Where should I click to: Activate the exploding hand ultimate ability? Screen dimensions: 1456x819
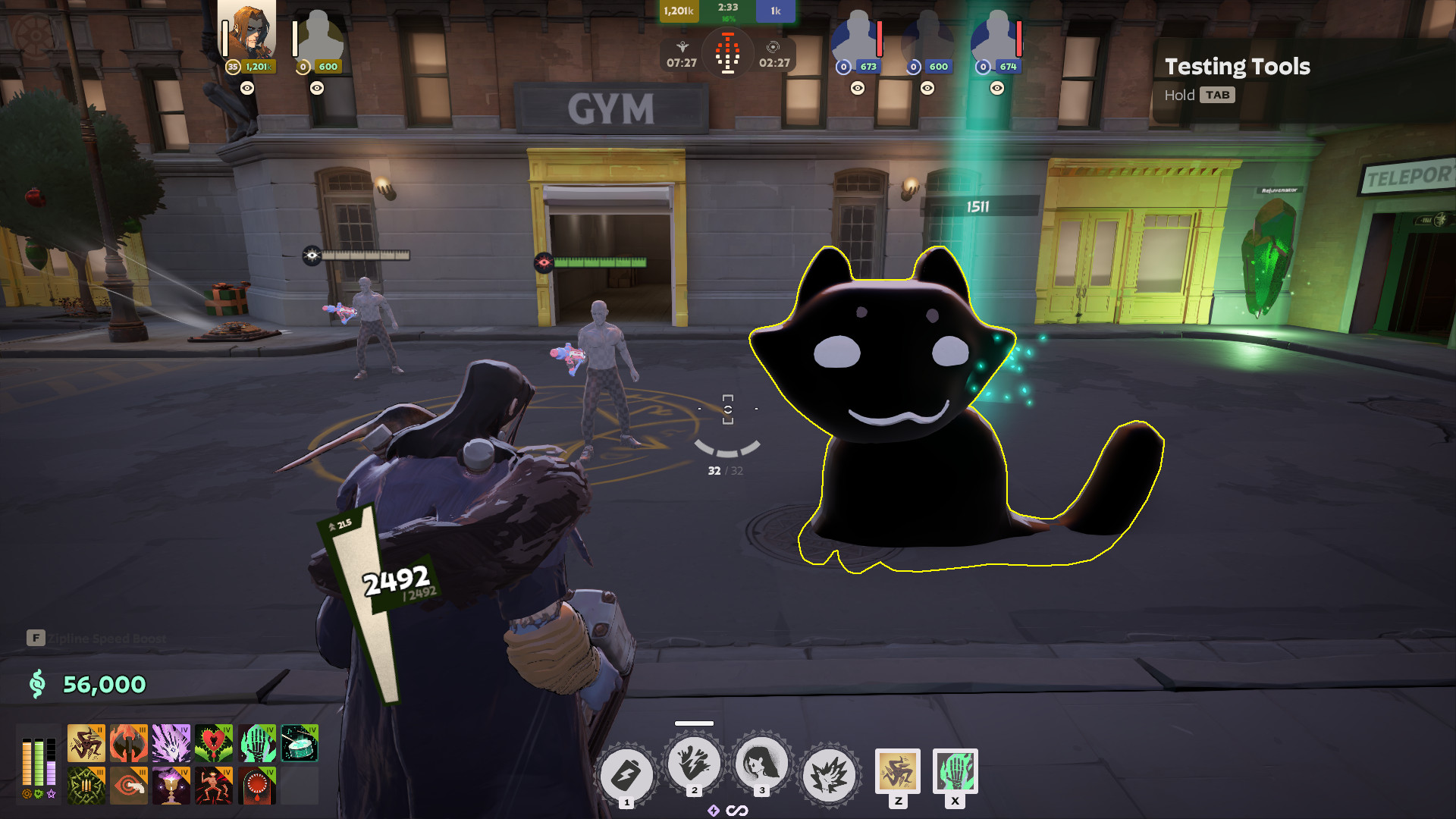[x=829, y=775]
